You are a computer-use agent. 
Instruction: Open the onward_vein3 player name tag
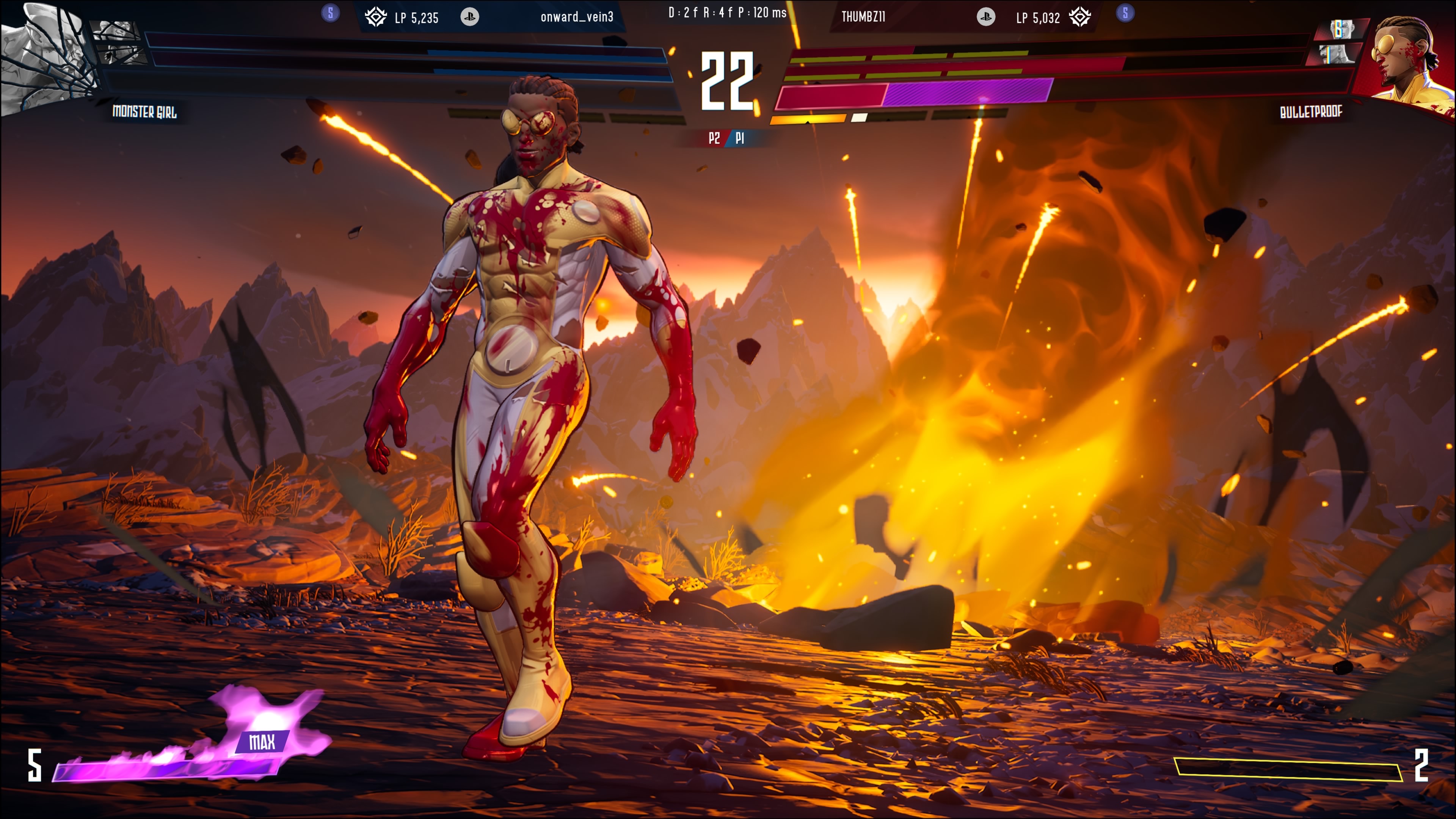[x=576, y=17]
